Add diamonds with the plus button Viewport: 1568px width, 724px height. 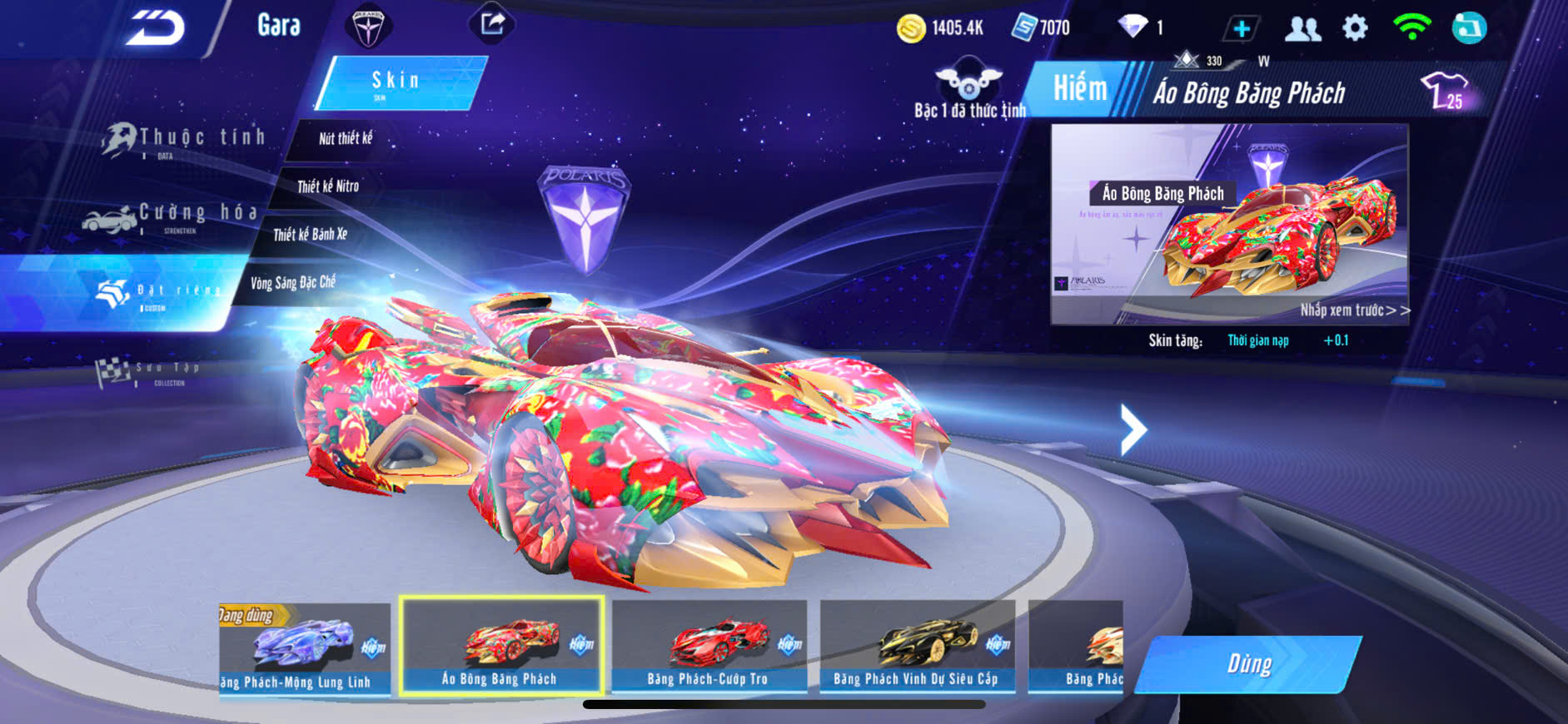(x=1241, y=28)
